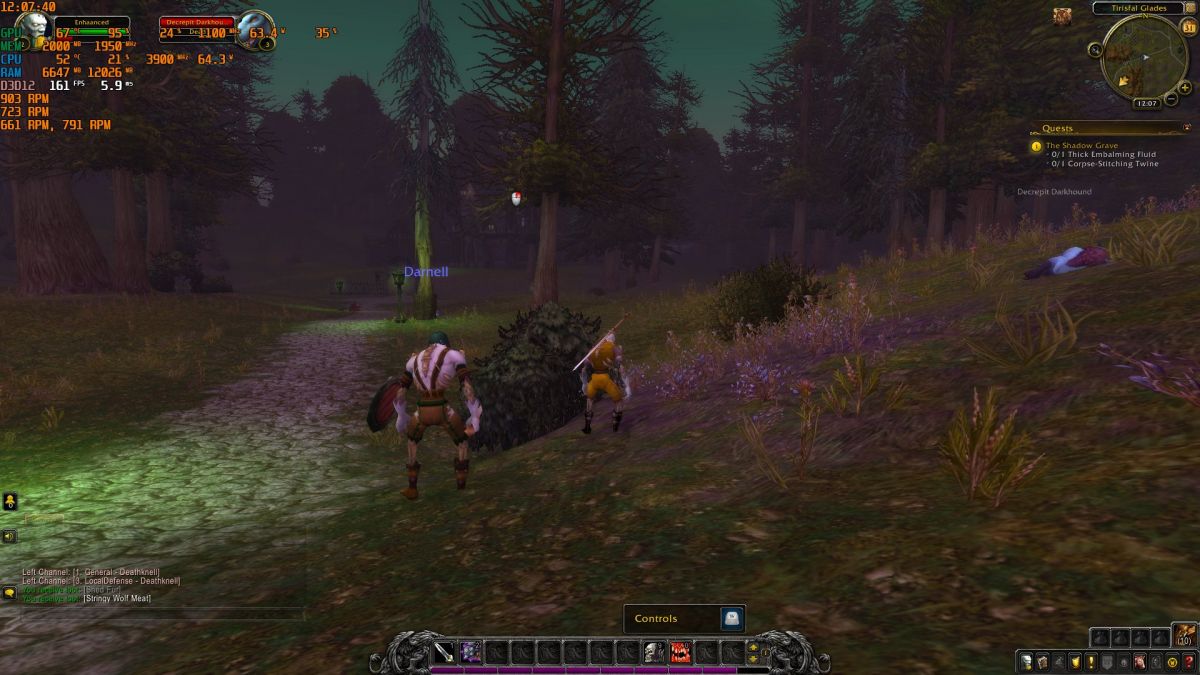Viewport: 1200px width, 675px height.
Task: Use the purple ability in the second action slot
Action: [470, 652]
